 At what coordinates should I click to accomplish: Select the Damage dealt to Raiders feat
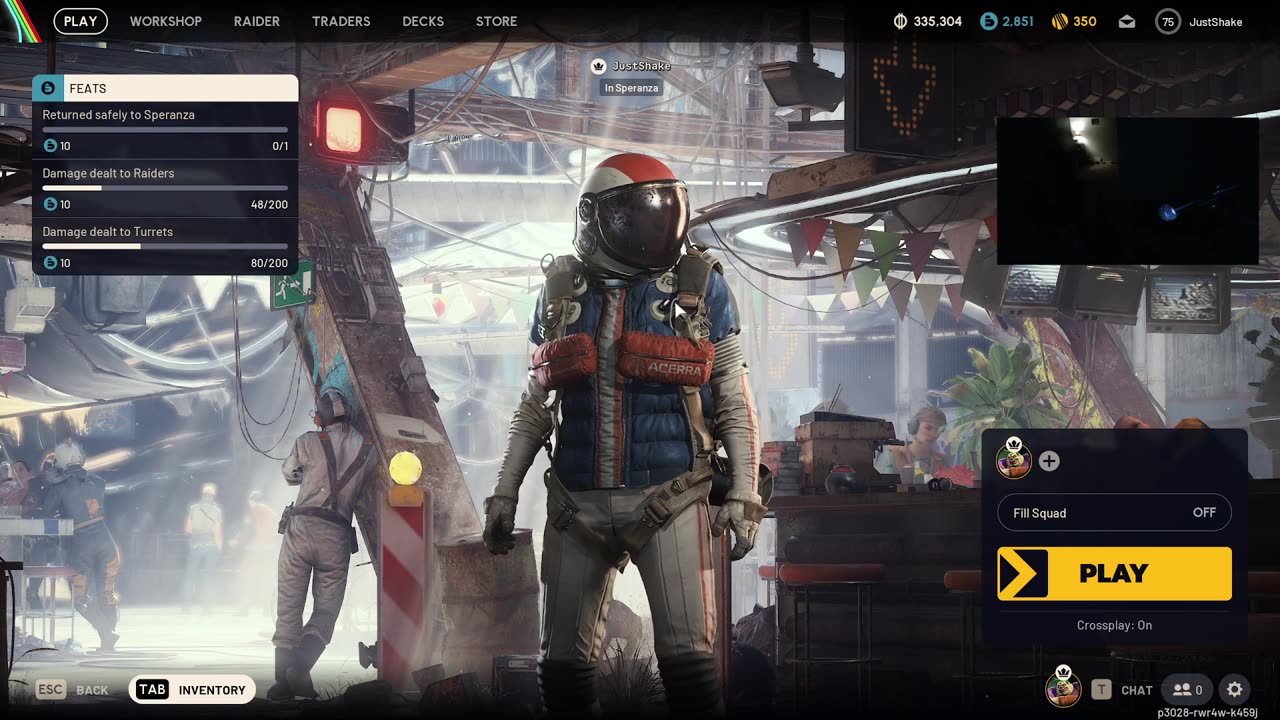tap(165, 188)
